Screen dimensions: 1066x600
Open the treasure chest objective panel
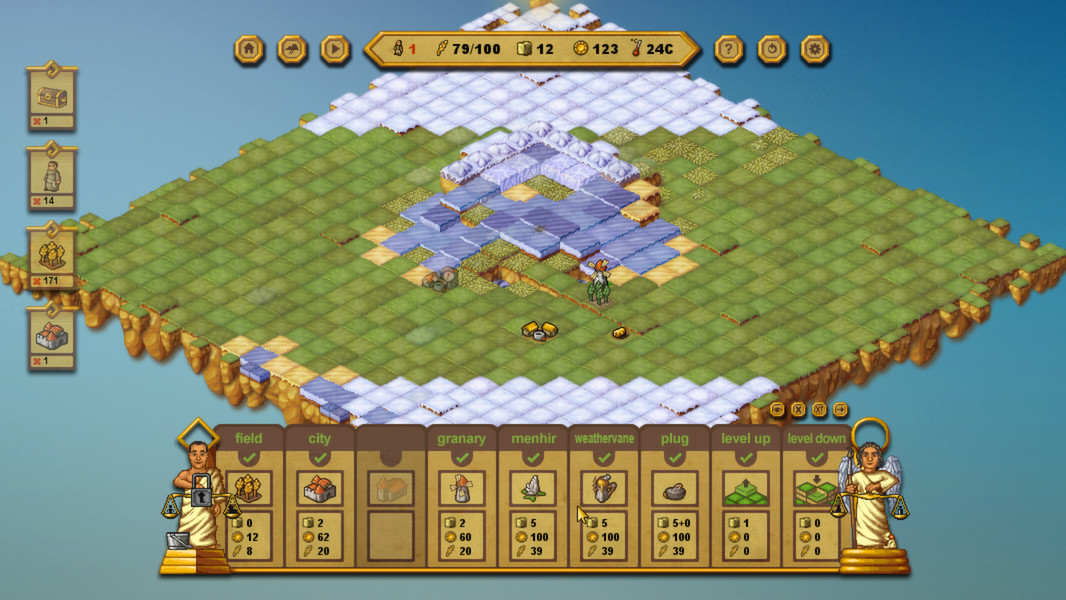52,97
